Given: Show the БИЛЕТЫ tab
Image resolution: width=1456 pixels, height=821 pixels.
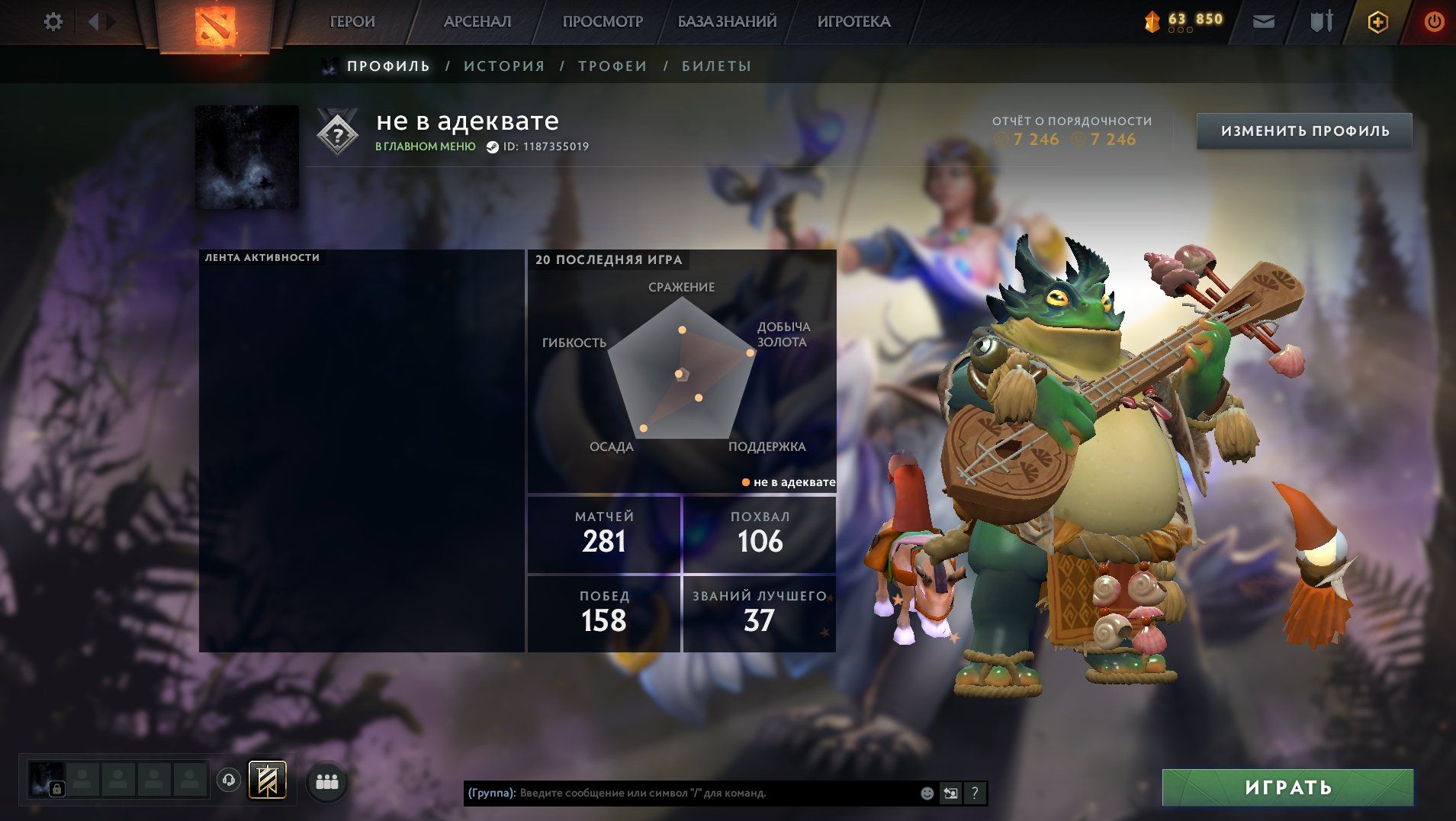Looking at the screenshot, I should 716,66.
